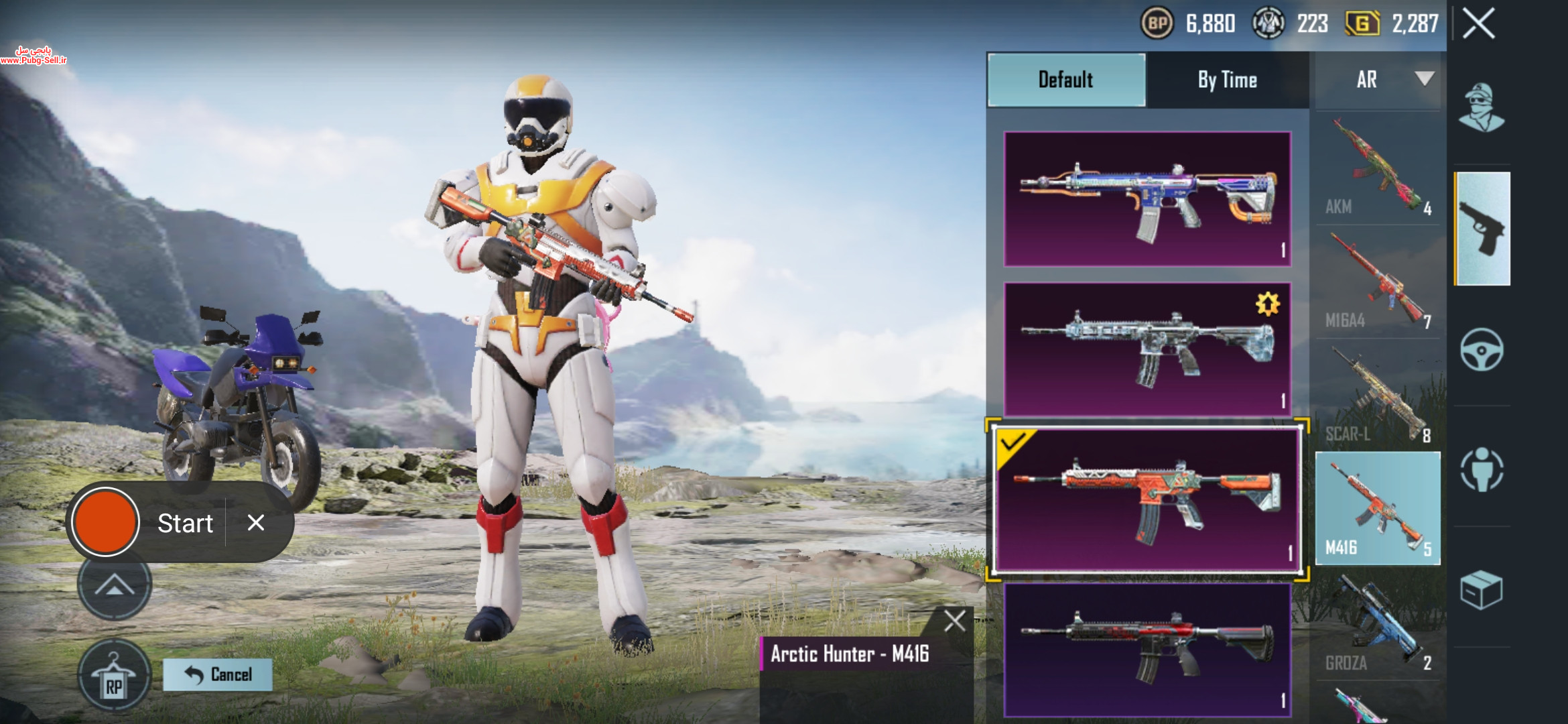Open the character outfit category
This screenshot has height=724, width=1568.
(x=1482, y=108)
